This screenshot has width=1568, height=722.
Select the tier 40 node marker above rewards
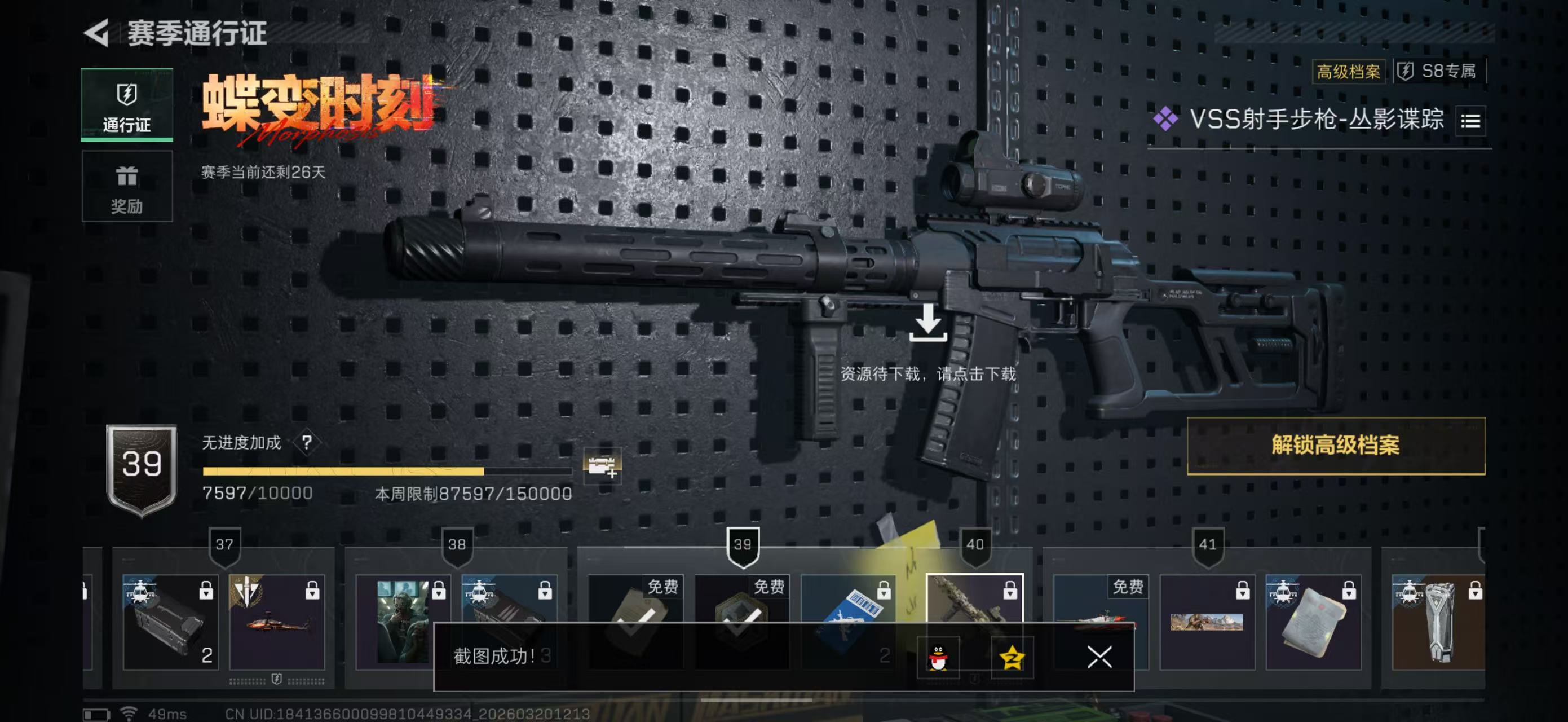(977, 544)
